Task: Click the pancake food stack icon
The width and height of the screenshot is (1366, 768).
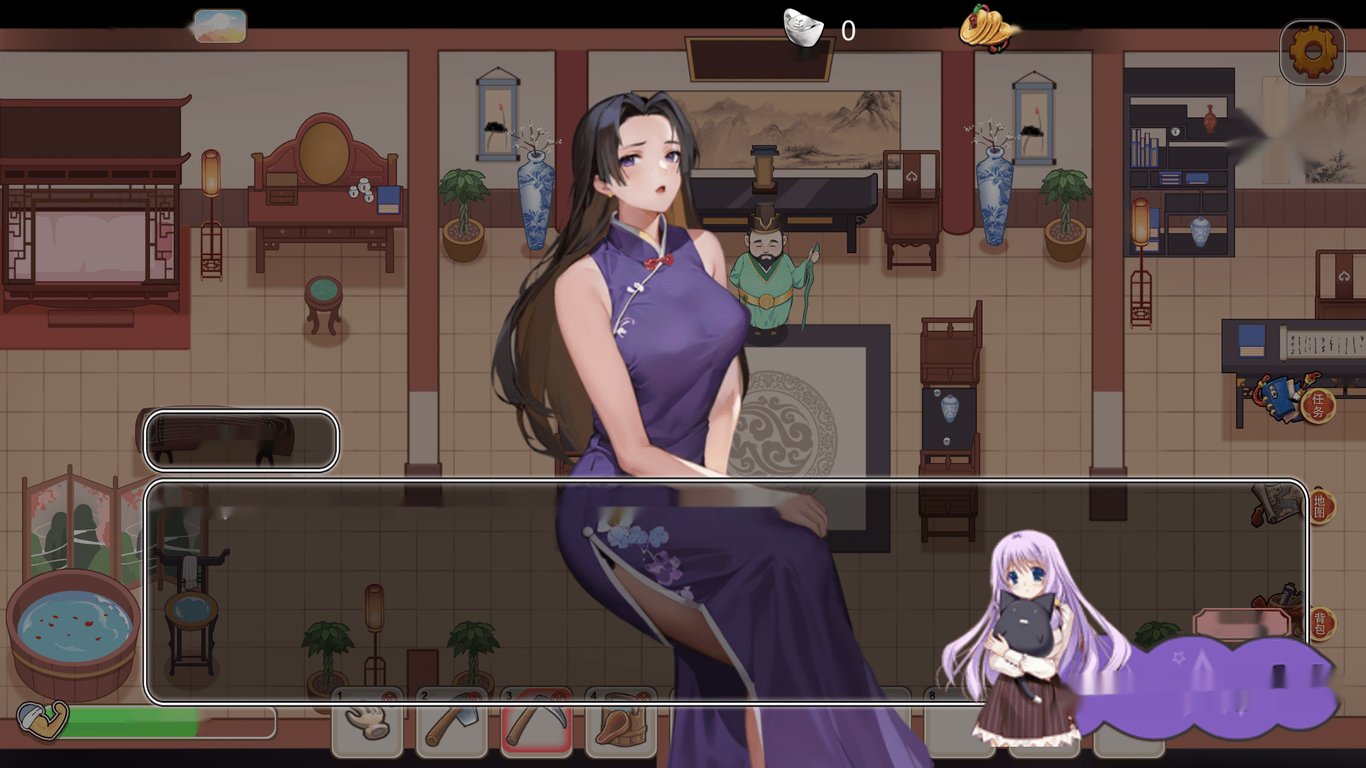Action: click(x=985, y=27)
